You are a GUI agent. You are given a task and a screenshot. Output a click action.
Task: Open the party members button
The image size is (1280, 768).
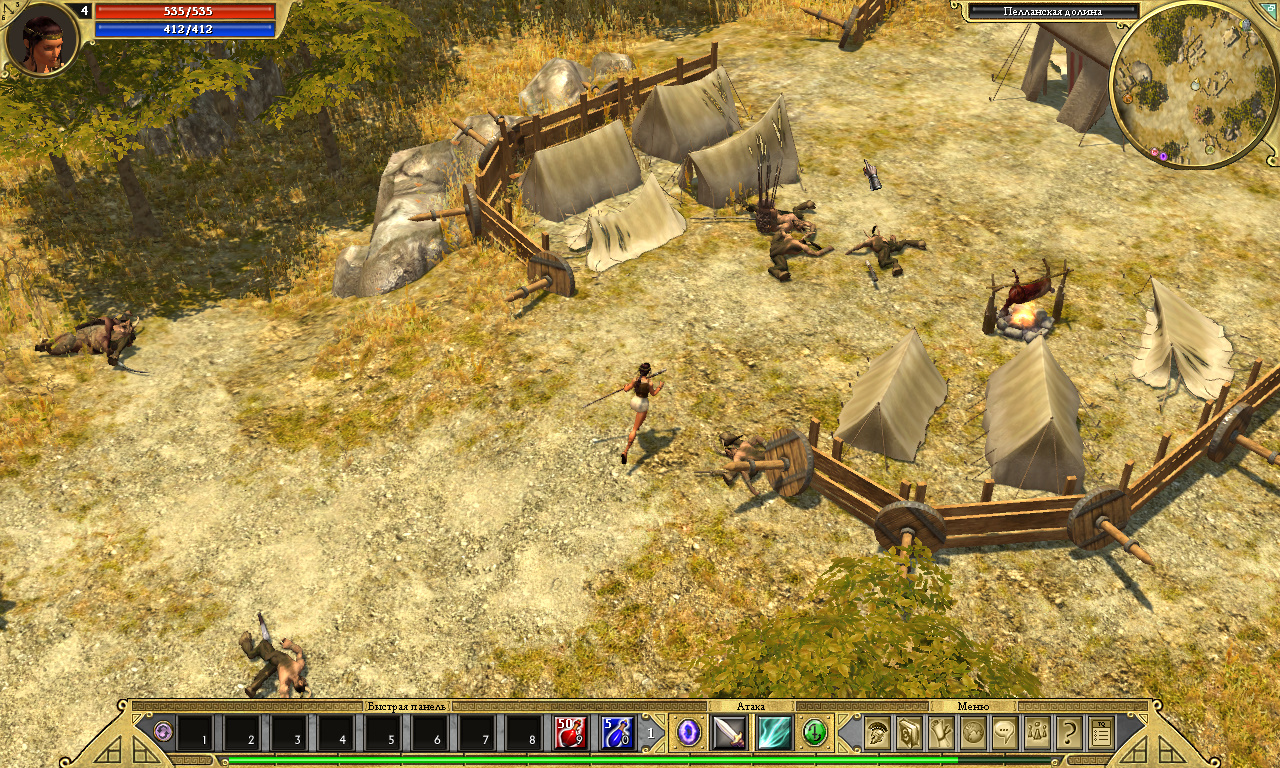pyautogui.click(x=1037, y=733)
